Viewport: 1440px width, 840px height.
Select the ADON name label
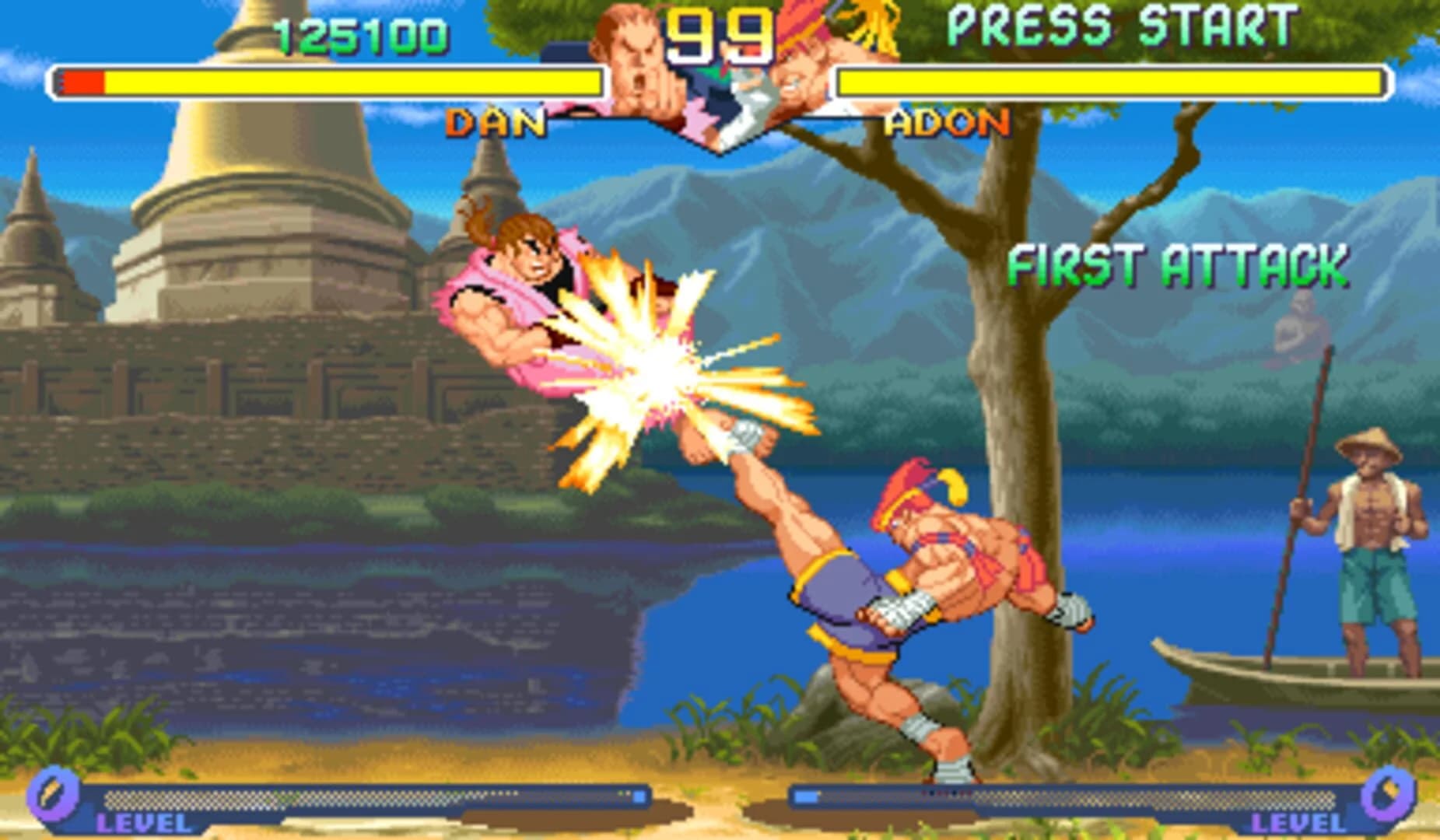(946, 122)
